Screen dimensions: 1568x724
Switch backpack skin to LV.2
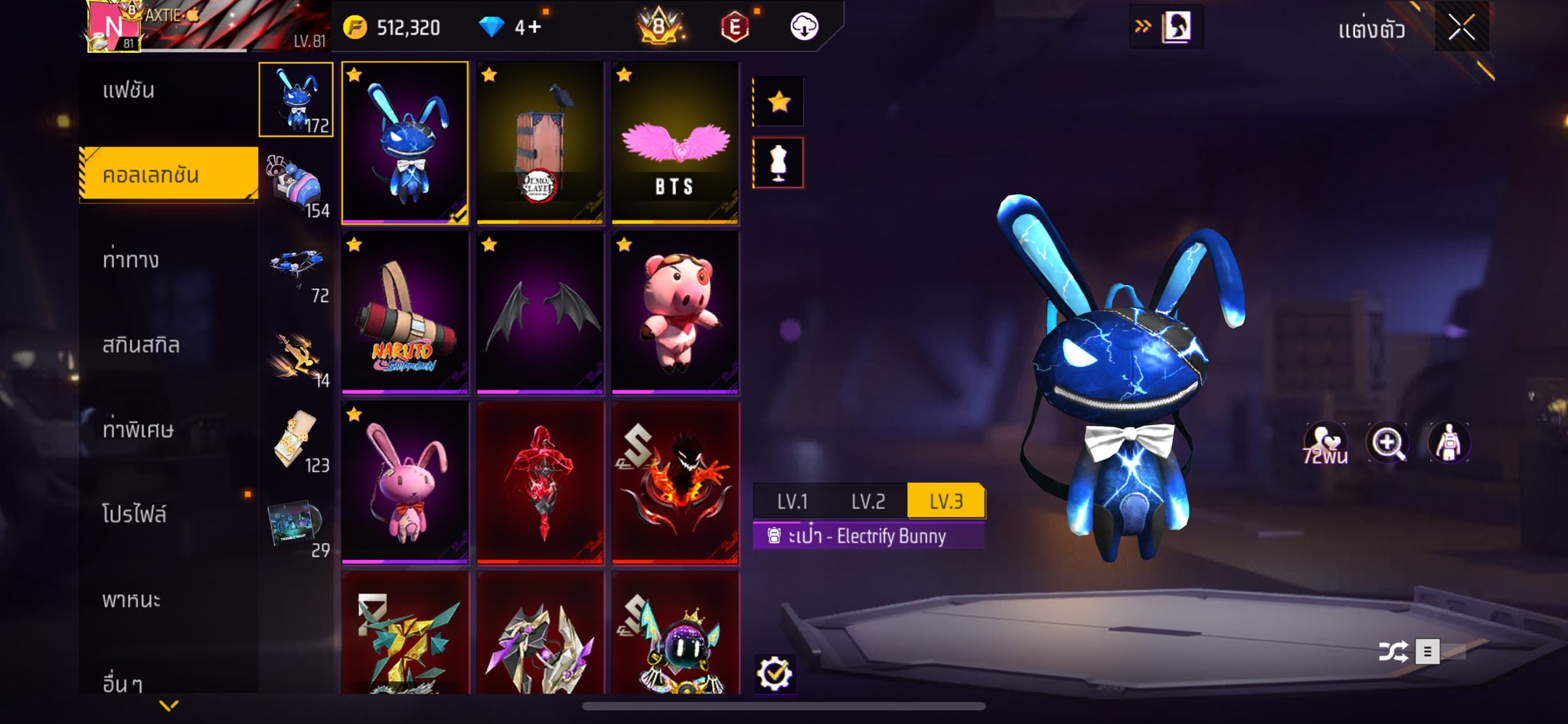pos(868,502)
